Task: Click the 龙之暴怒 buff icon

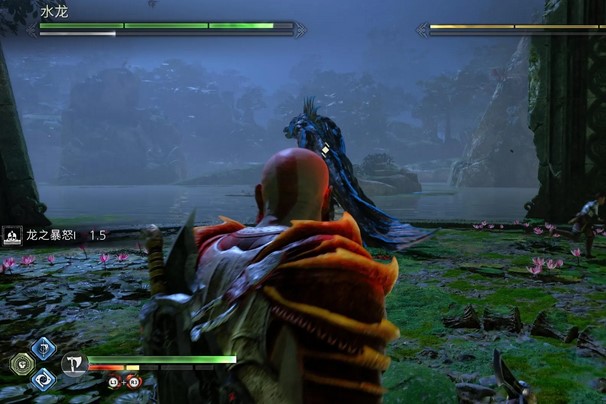Action: click(x=12, y=235)
